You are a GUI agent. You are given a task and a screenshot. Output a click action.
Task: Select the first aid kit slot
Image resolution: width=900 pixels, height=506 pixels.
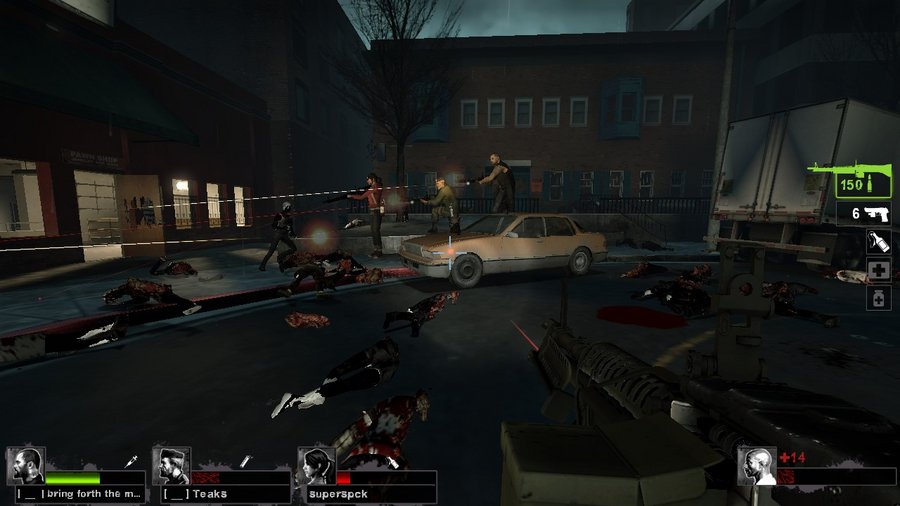[878, 270]
